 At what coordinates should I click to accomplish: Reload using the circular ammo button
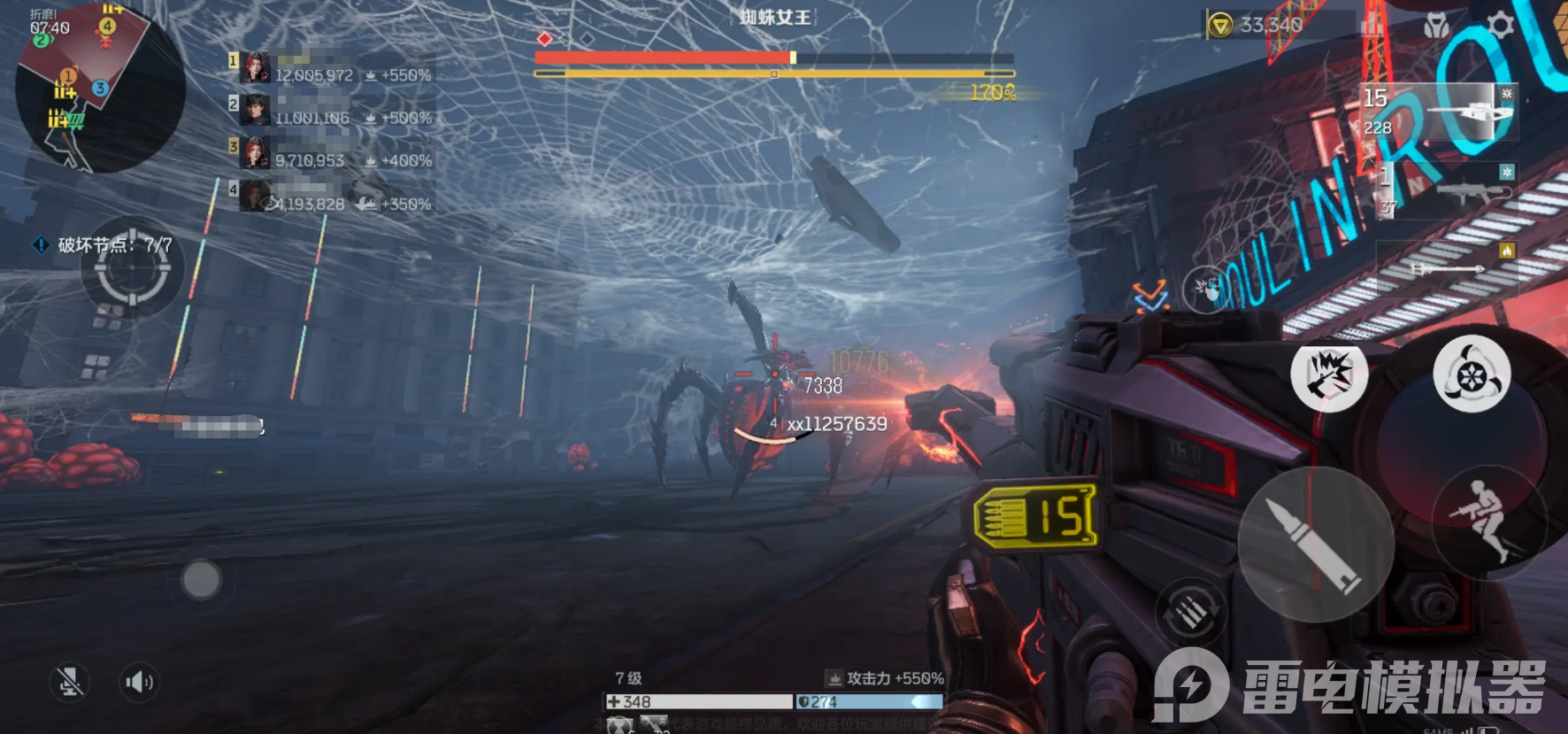(1191, 612)
